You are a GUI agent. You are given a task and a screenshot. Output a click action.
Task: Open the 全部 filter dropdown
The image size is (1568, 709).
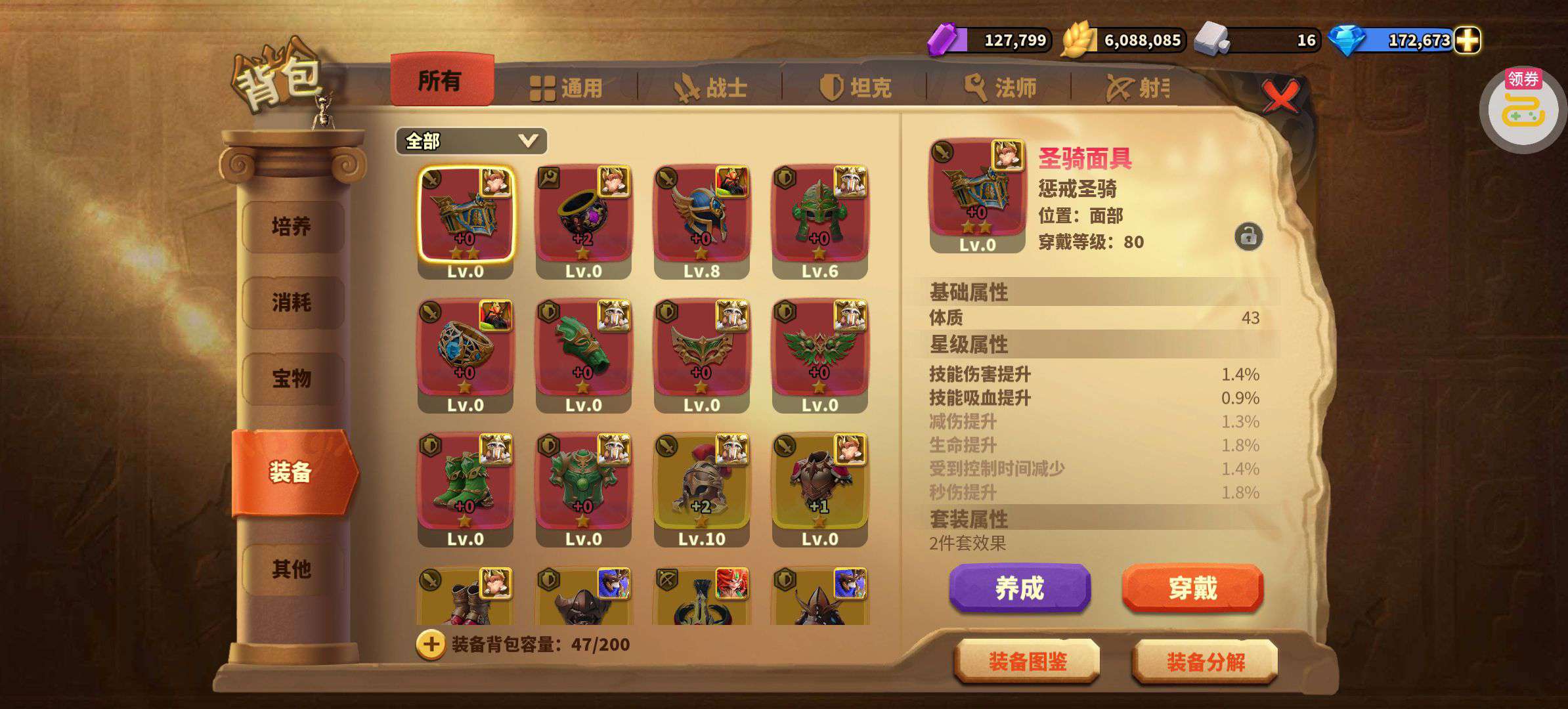(471, 141)
